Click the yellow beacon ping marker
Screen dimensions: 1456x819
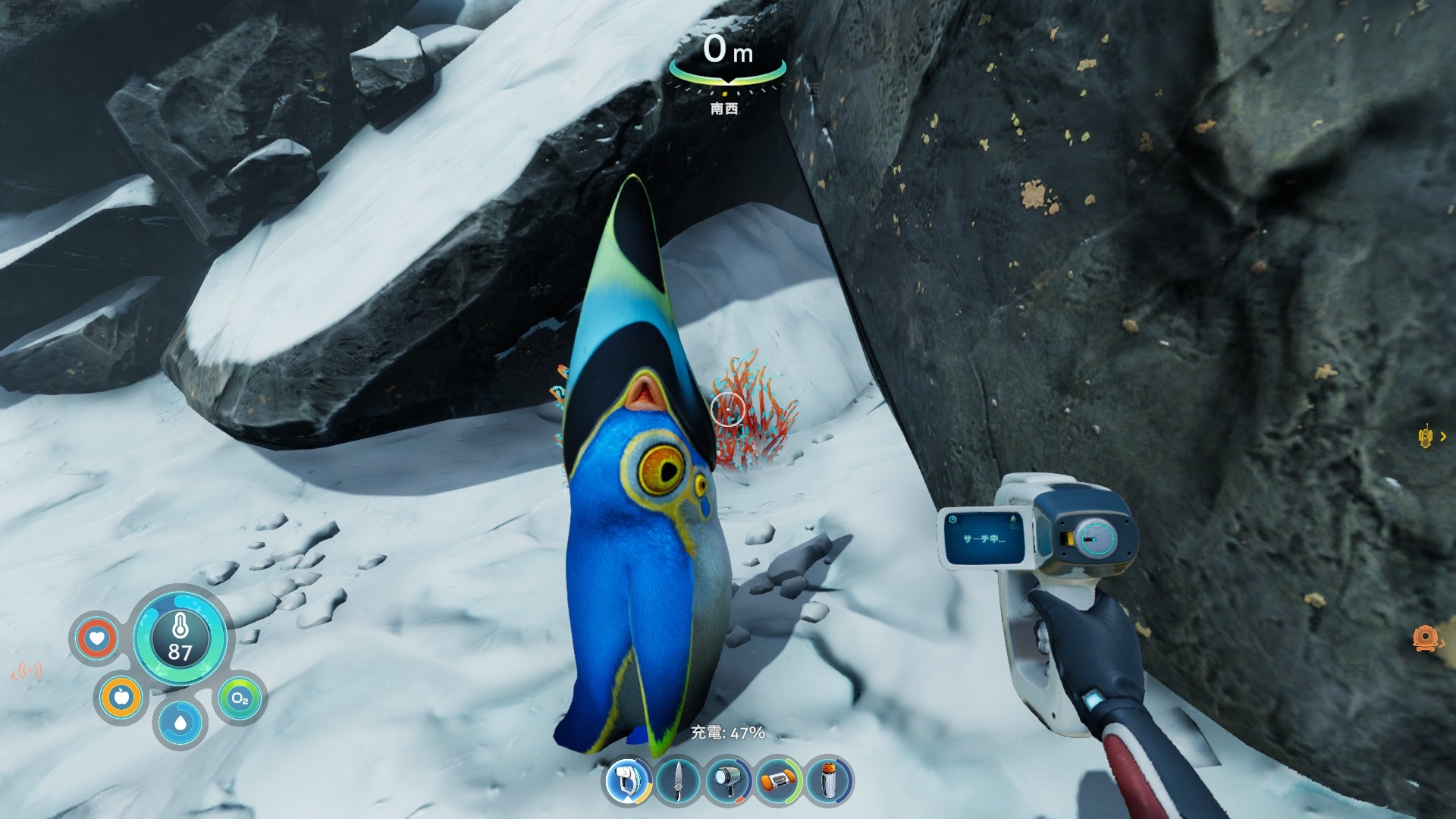point(1426,435)
